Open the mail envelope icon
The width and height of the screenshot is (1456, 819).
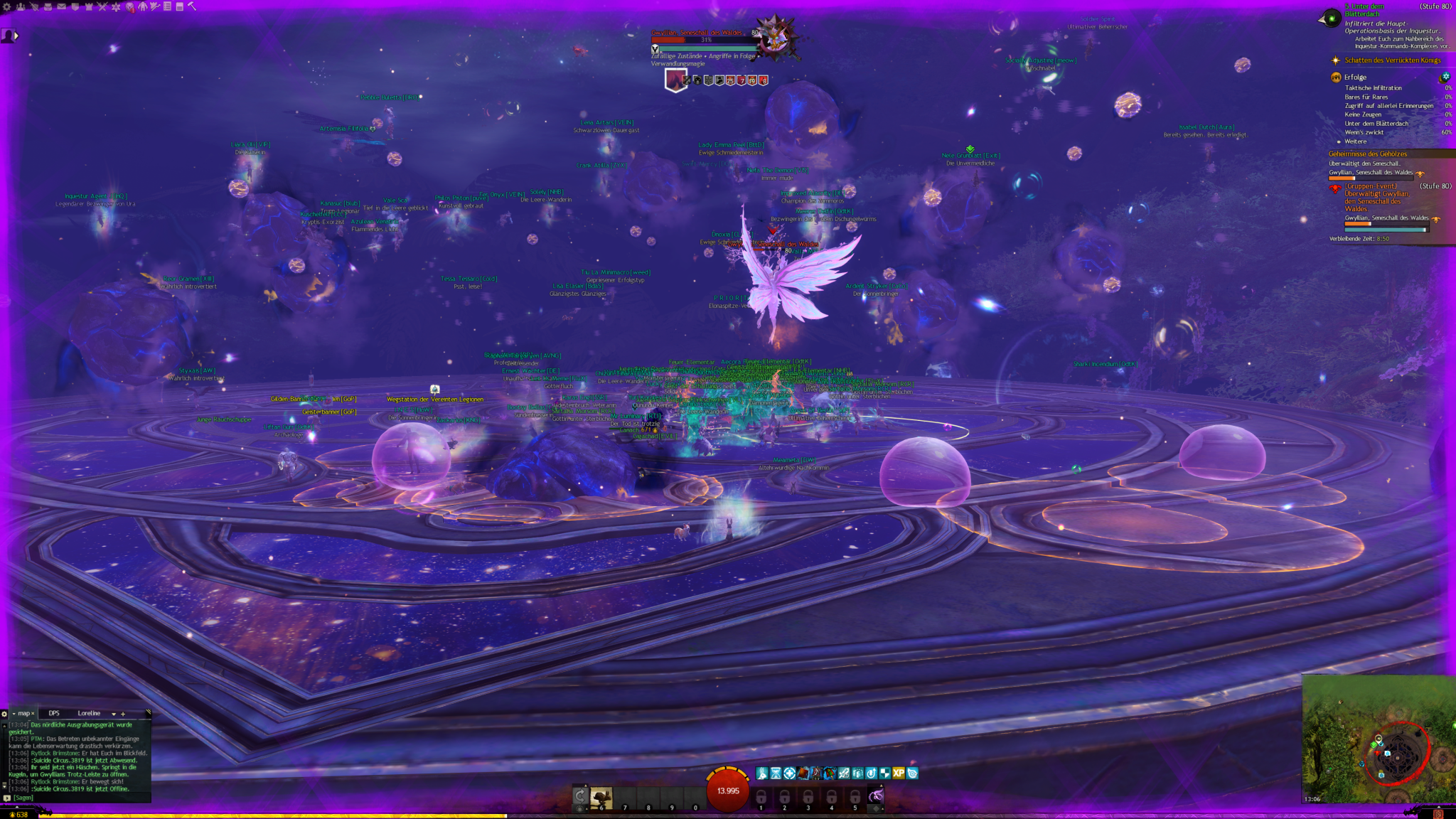click(61, 6)
